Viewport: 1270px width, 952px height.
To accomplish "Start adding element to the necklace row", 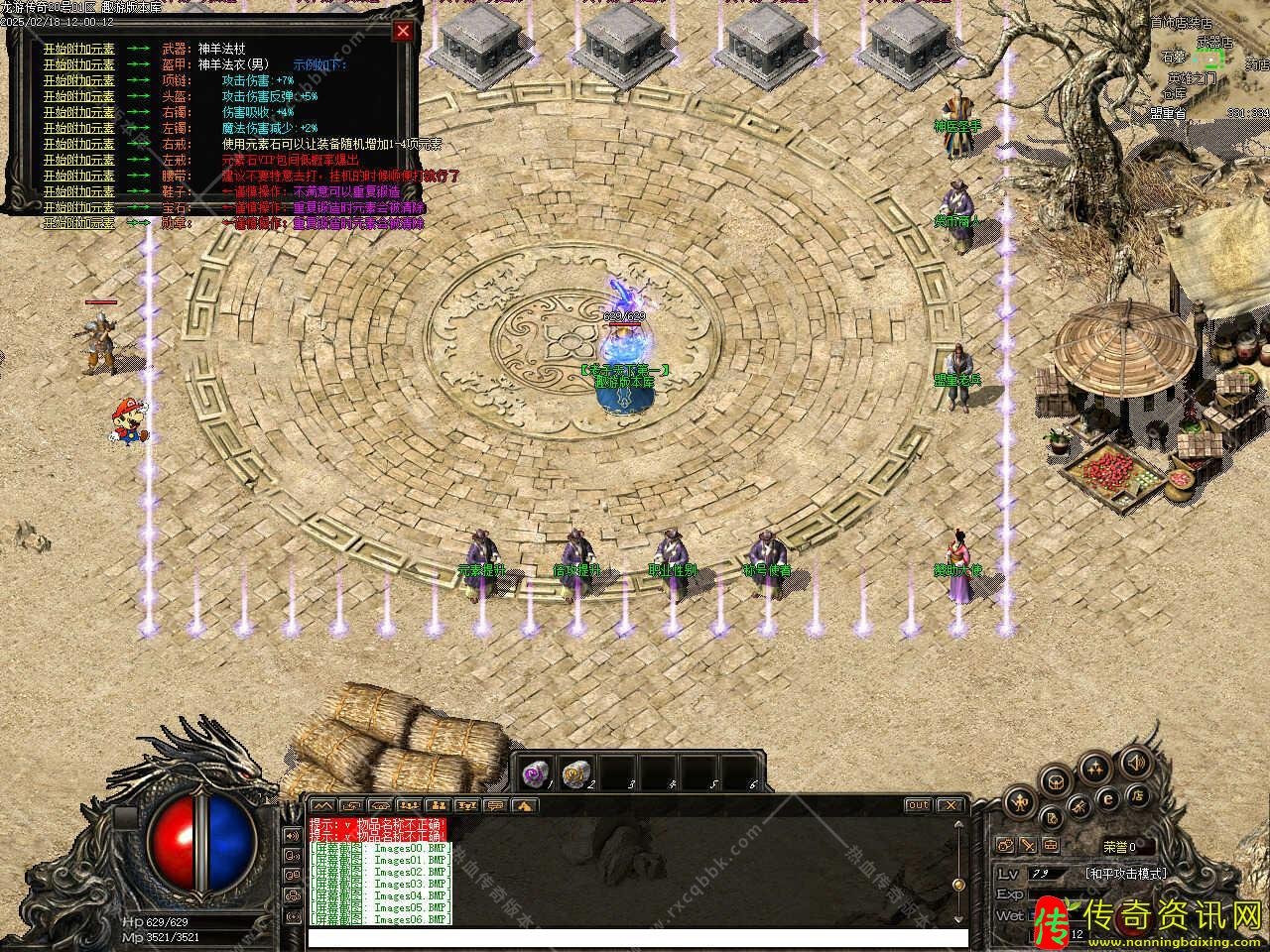I will click(x=78, y=80).
